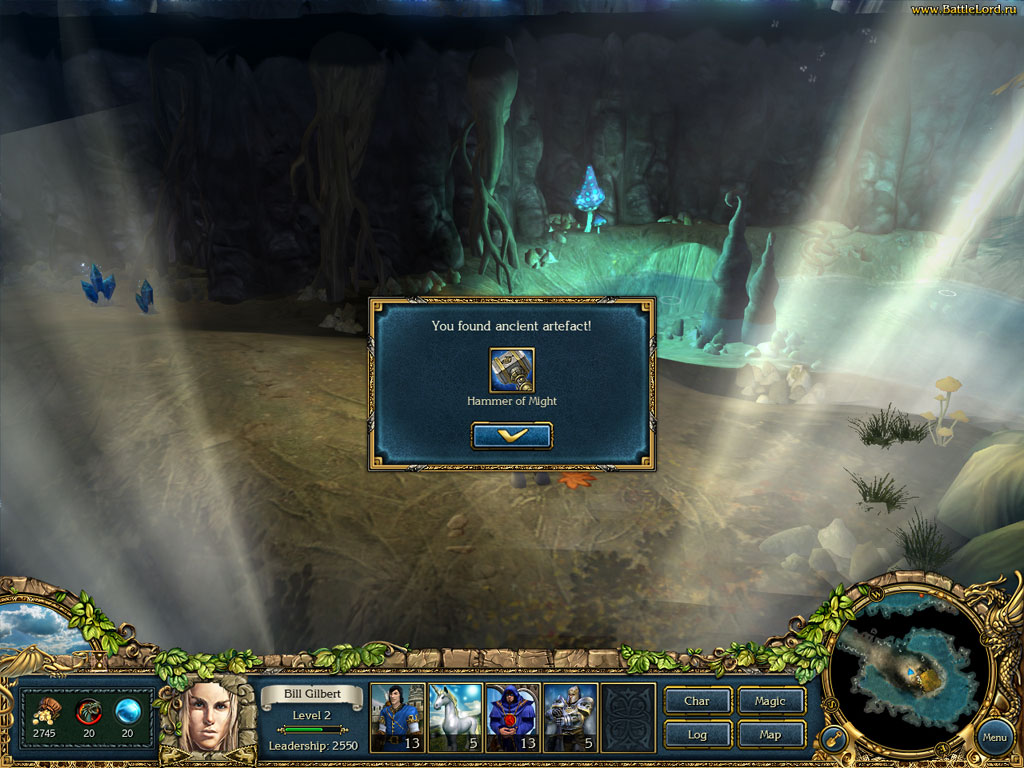Viewport: 1024px width, 768px height.
Task: Click the Hammer of Might artefact icon
Action: click(511, 370)
